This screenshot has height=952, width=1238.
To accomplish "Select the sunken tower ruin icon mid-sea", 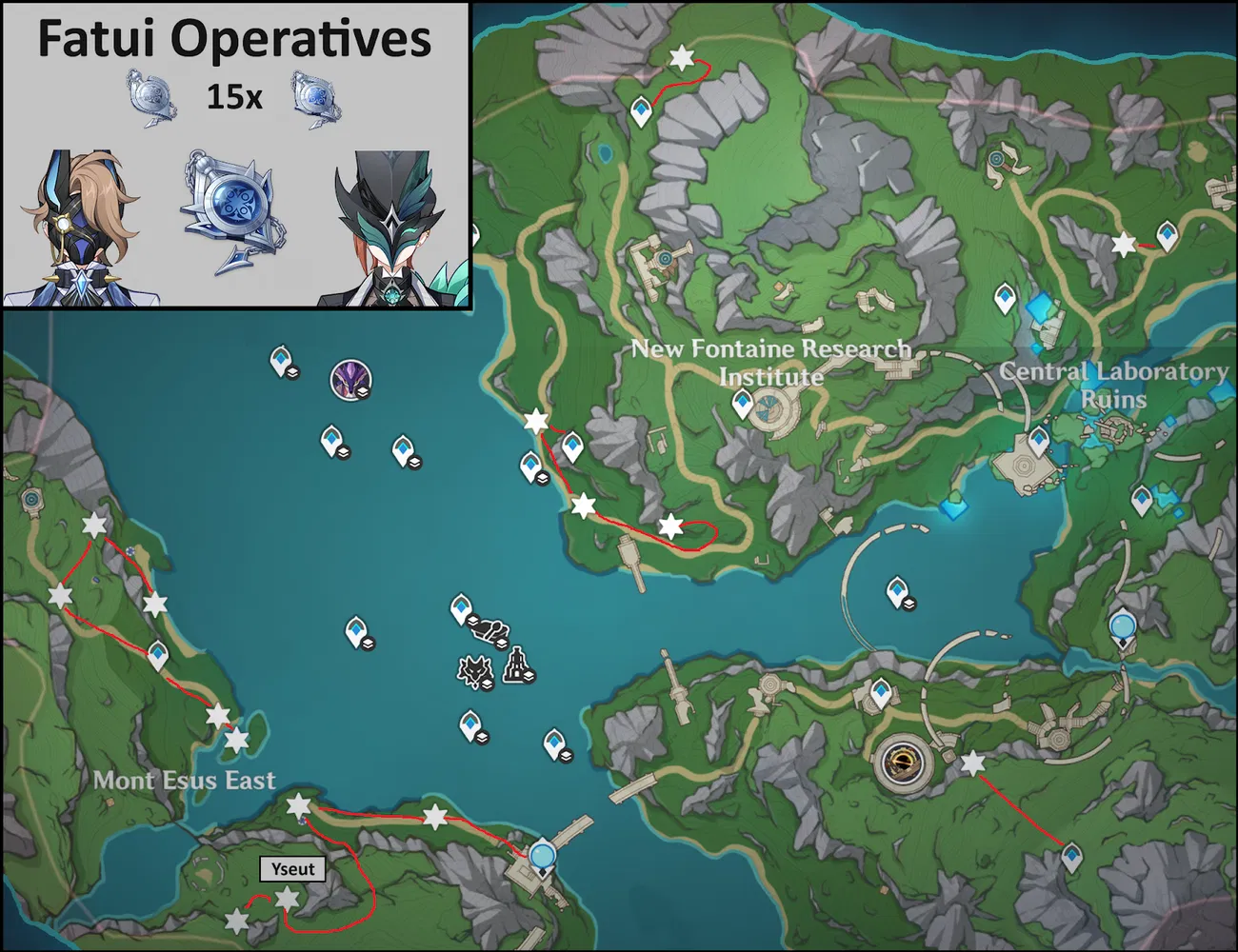I will click(x=517, y=664).
